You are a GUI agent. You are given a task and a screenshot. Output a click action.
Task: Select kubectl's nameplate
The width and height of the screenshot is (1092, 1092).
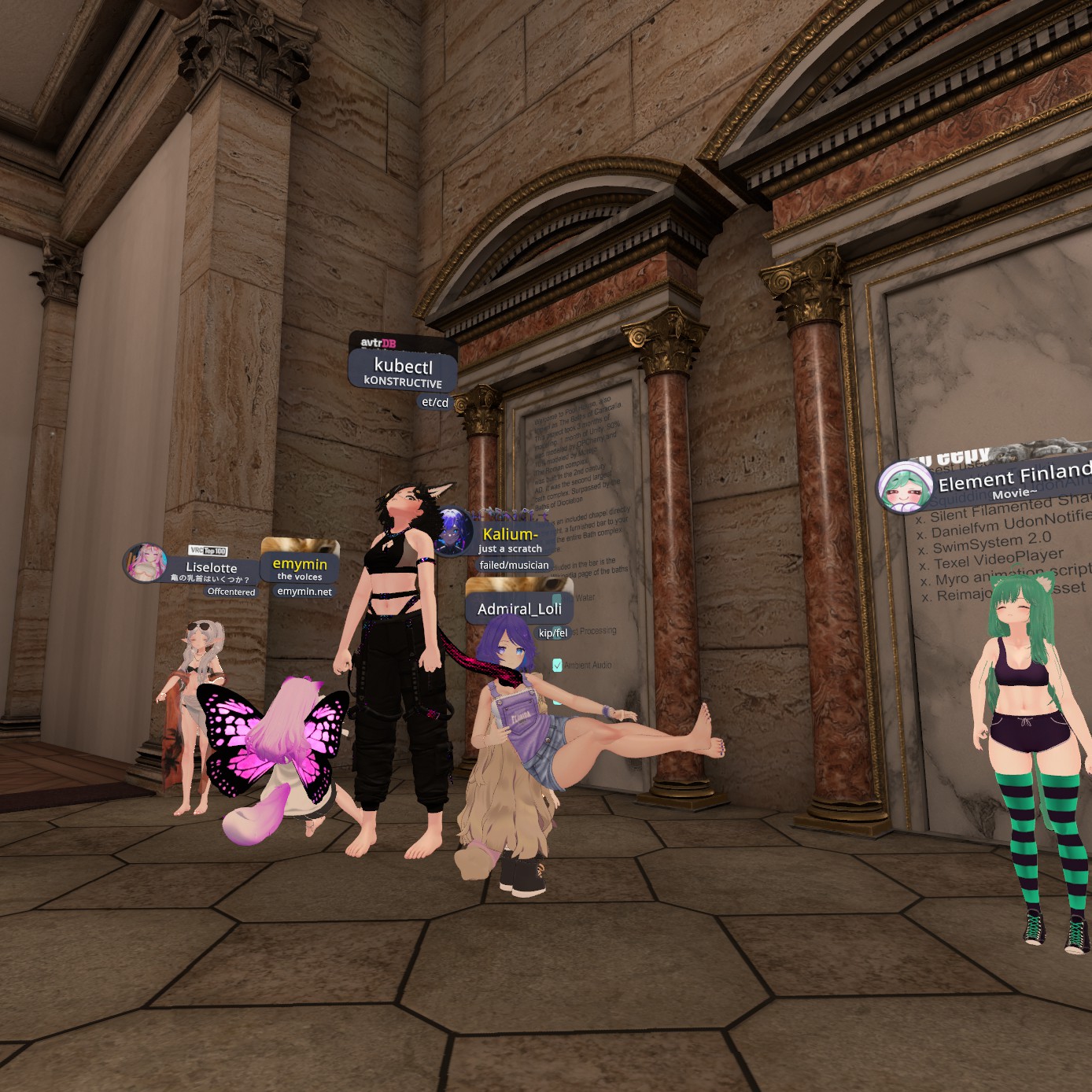click(x=403, y=371)
